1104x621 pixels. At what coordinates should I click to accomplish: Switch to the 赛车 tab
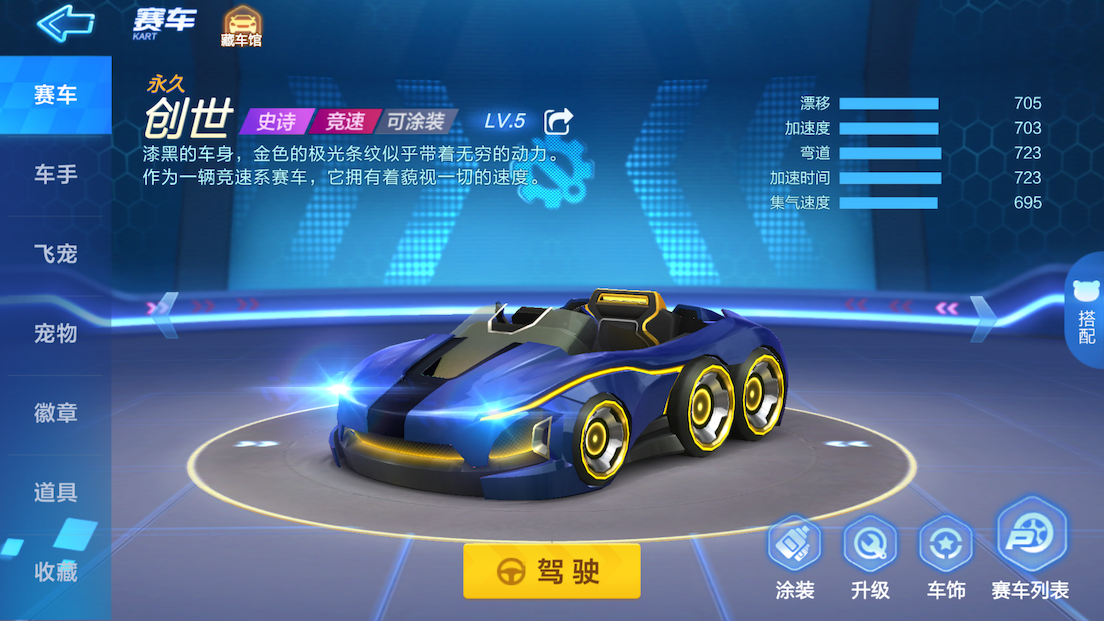(x=55, y=96)
